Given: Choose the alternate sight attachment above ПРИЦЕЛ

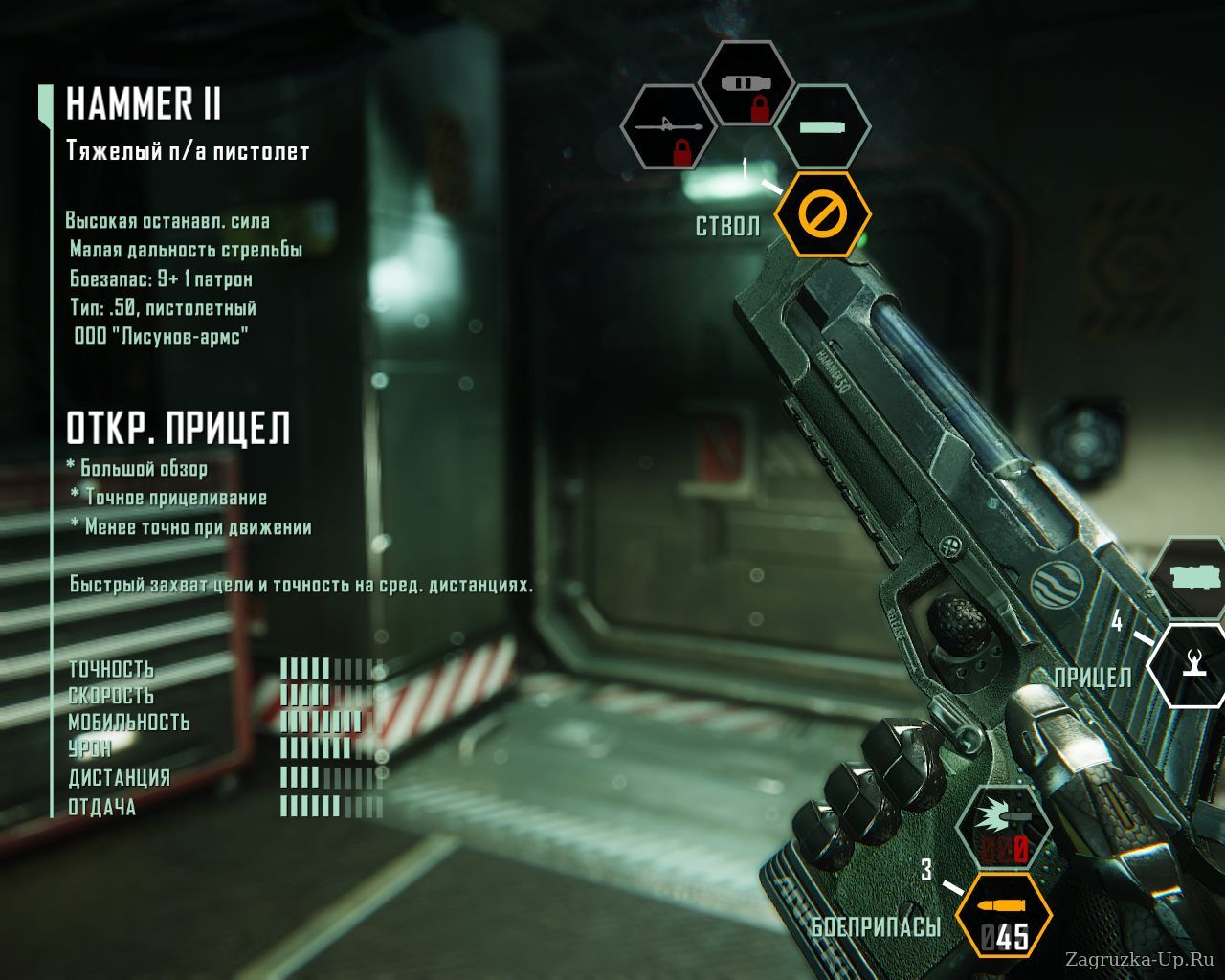Looking at the screenshot, I should 1192,577.
